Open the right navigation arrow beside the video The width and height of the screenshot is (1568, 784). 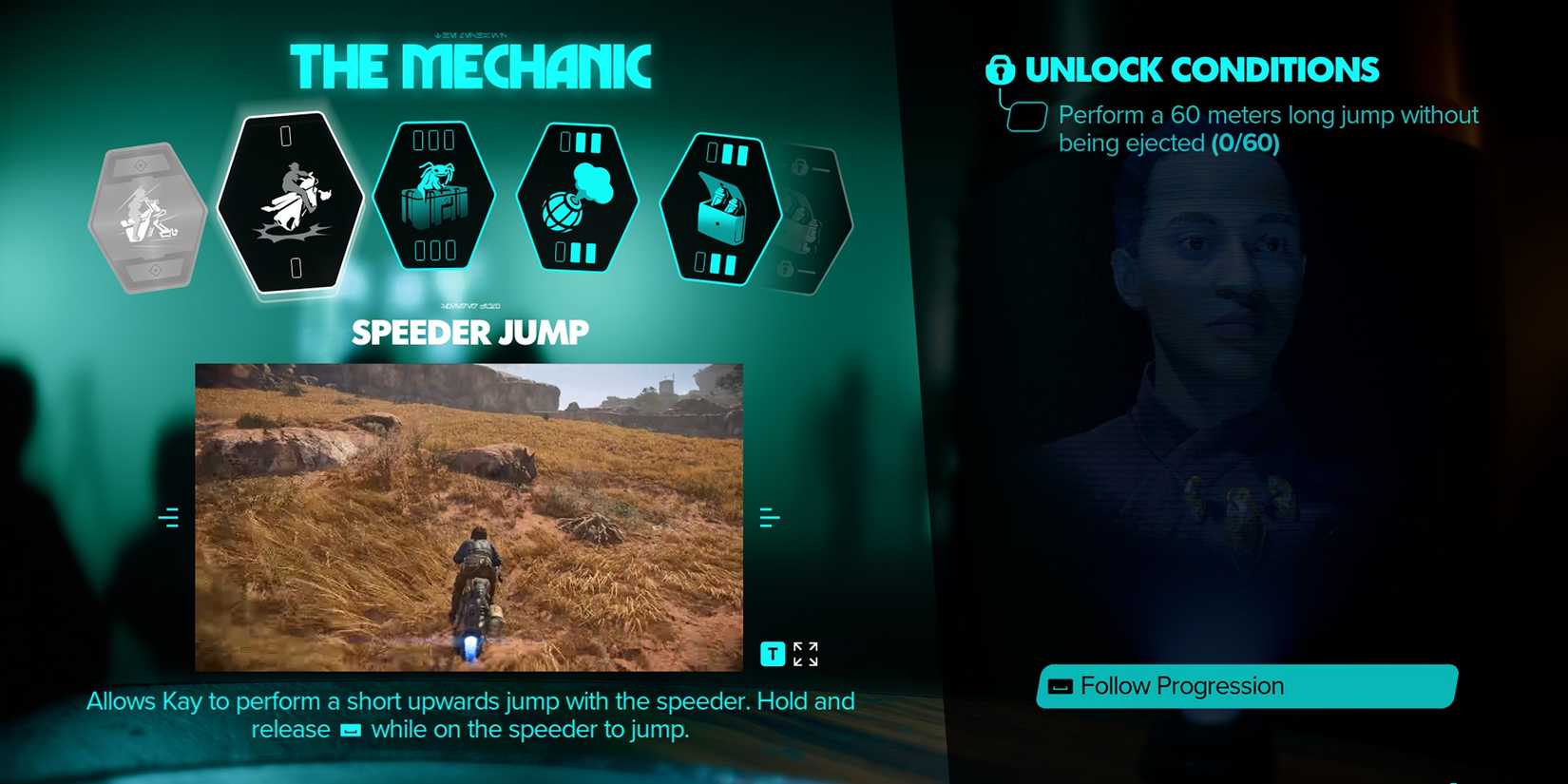[770, 516]
